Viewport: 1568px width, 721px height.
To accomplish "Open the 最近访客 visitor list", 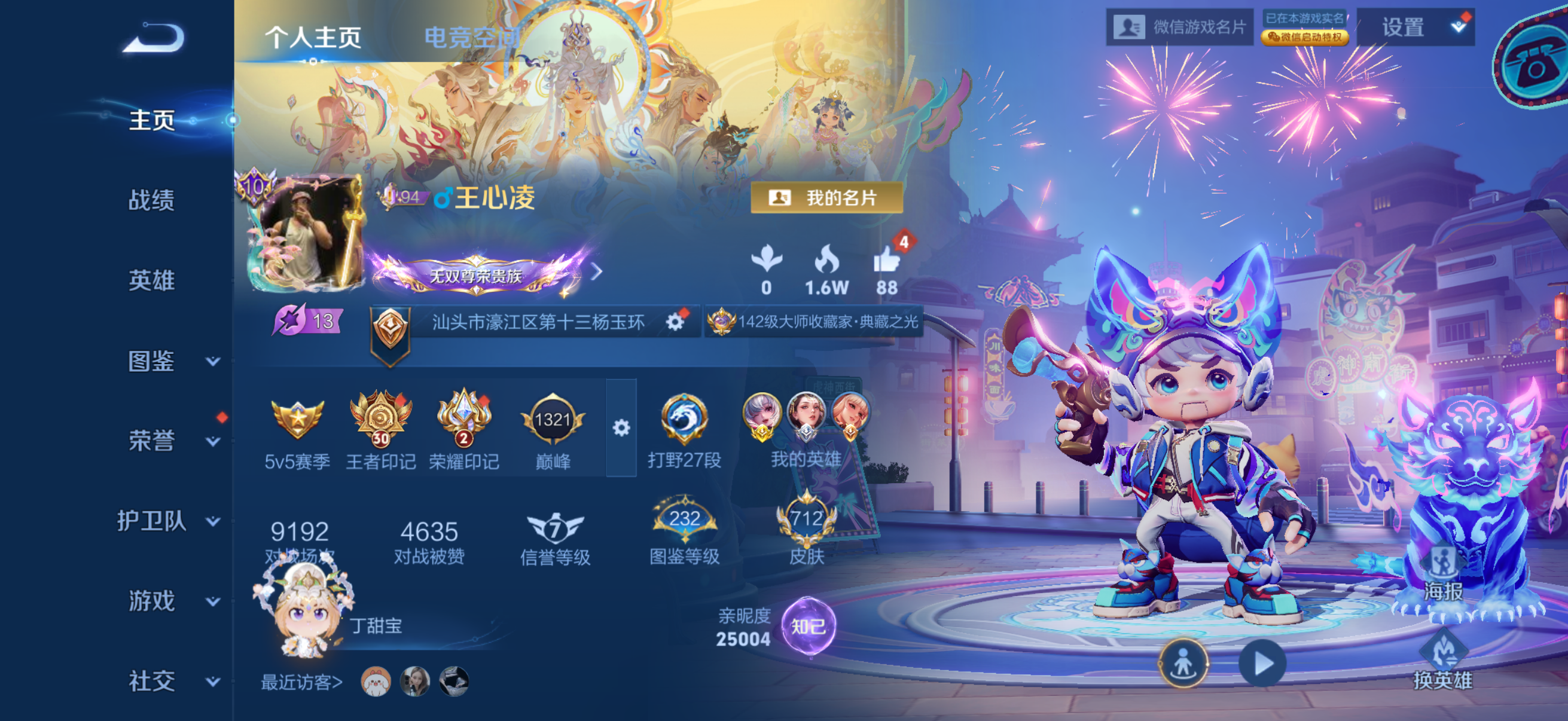I will click(302, 683).
